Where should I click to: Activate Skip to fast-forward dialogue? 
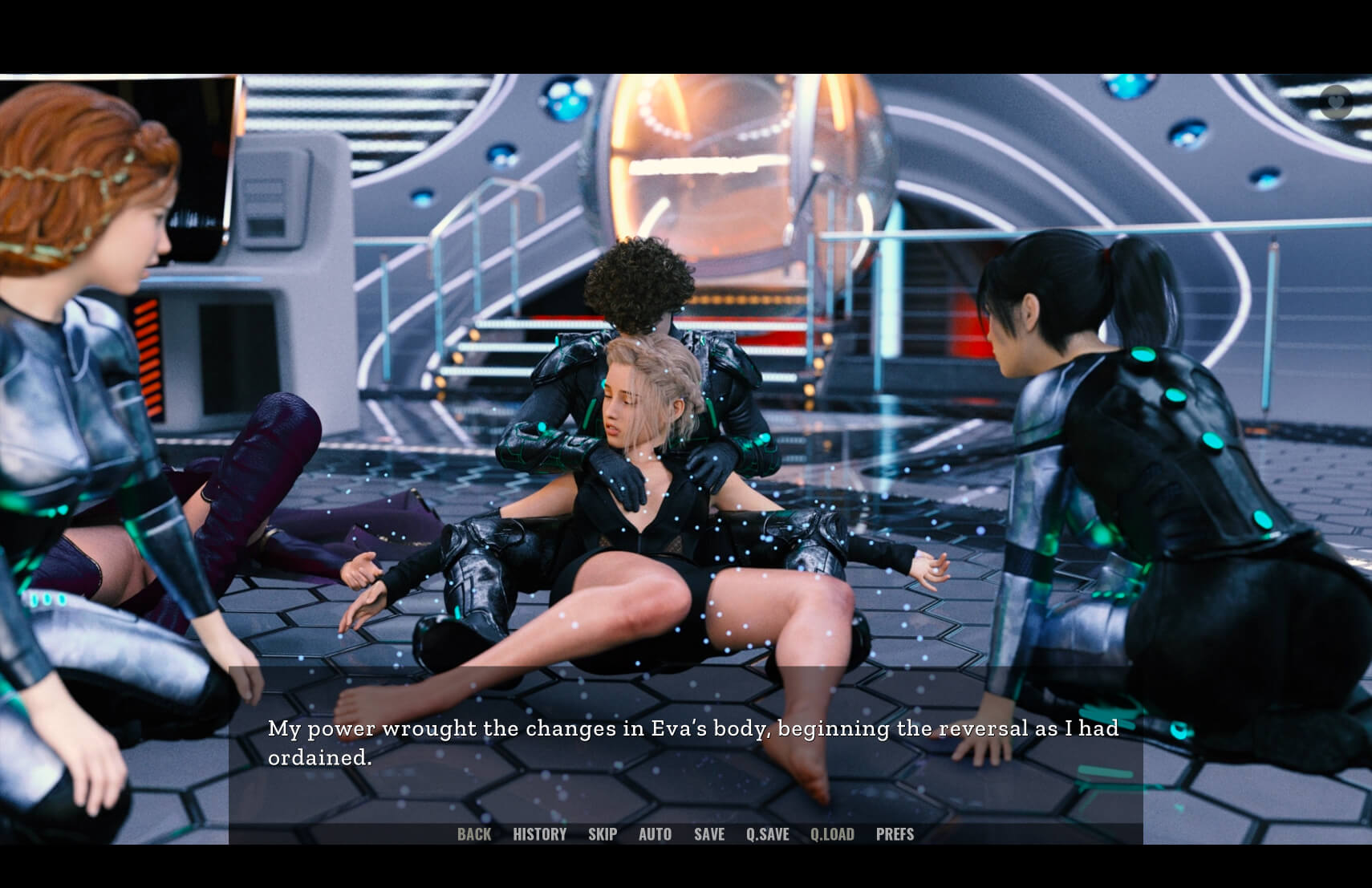click(x=603, y=834)
